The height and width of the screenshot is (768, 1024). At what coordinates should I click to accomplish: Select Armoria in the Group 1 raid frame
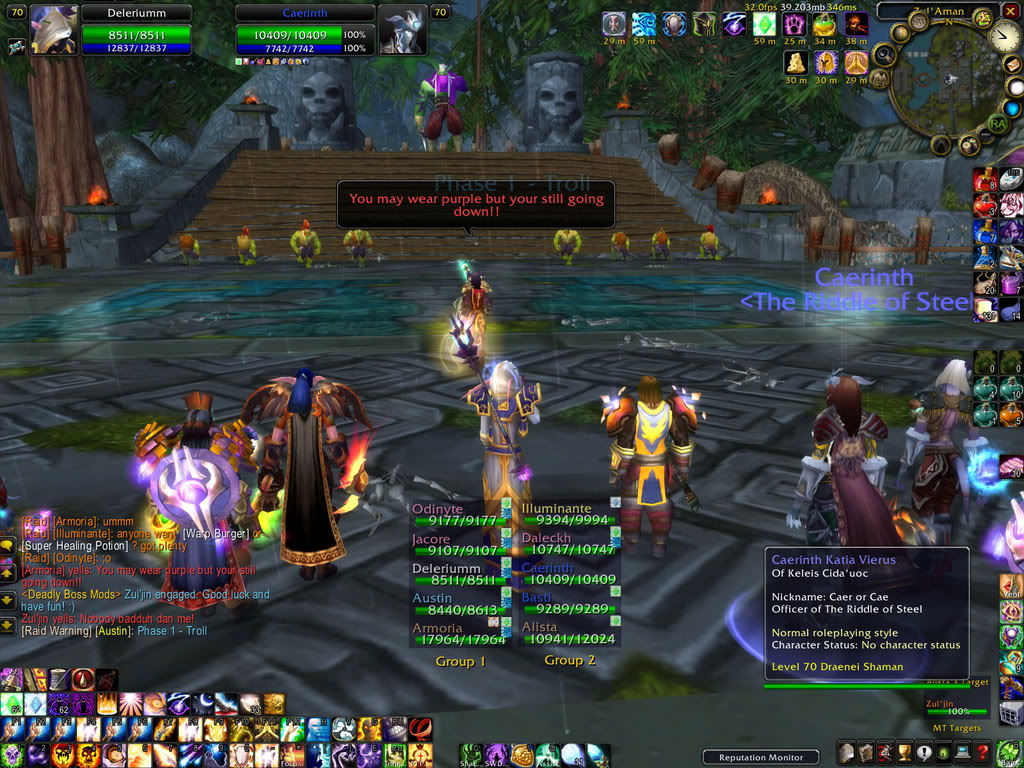click(461, 634)
